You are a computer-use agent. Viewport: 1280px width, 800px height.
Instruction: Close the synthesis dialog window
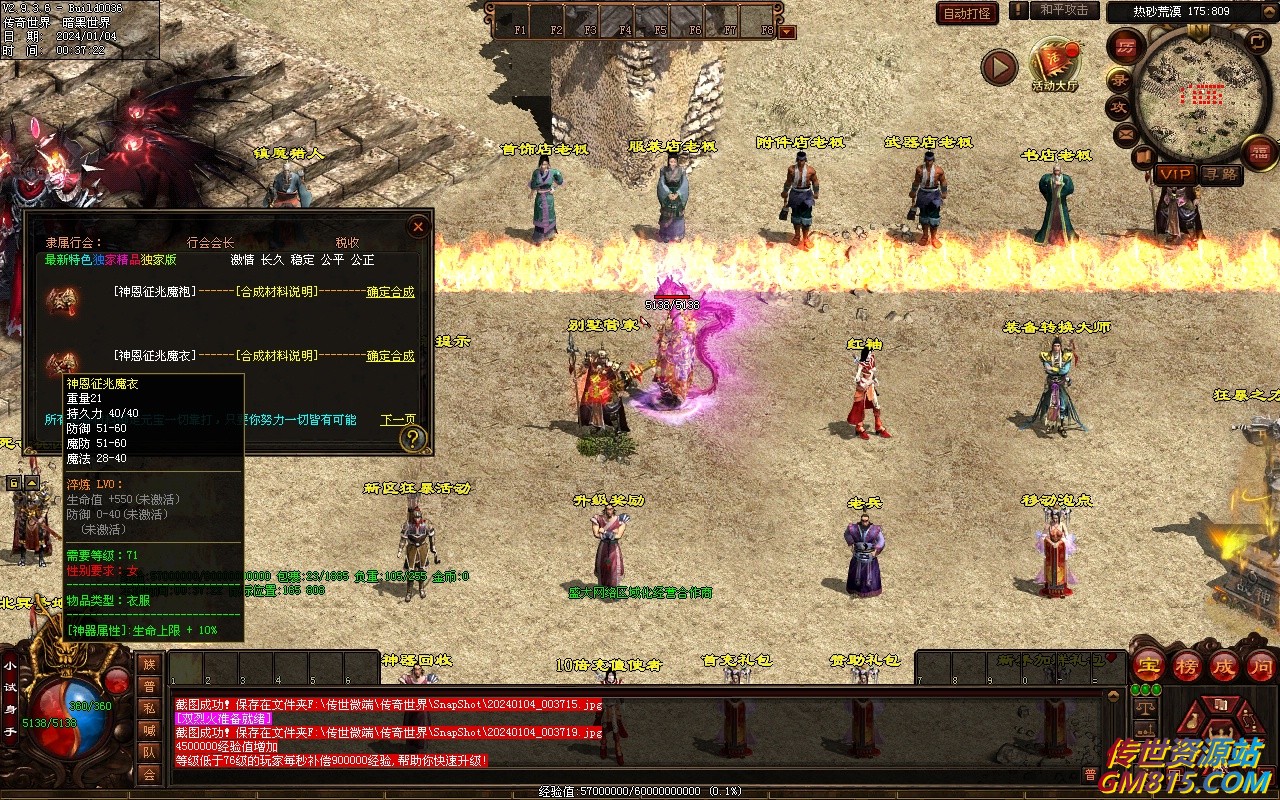(x=418, y=227)
